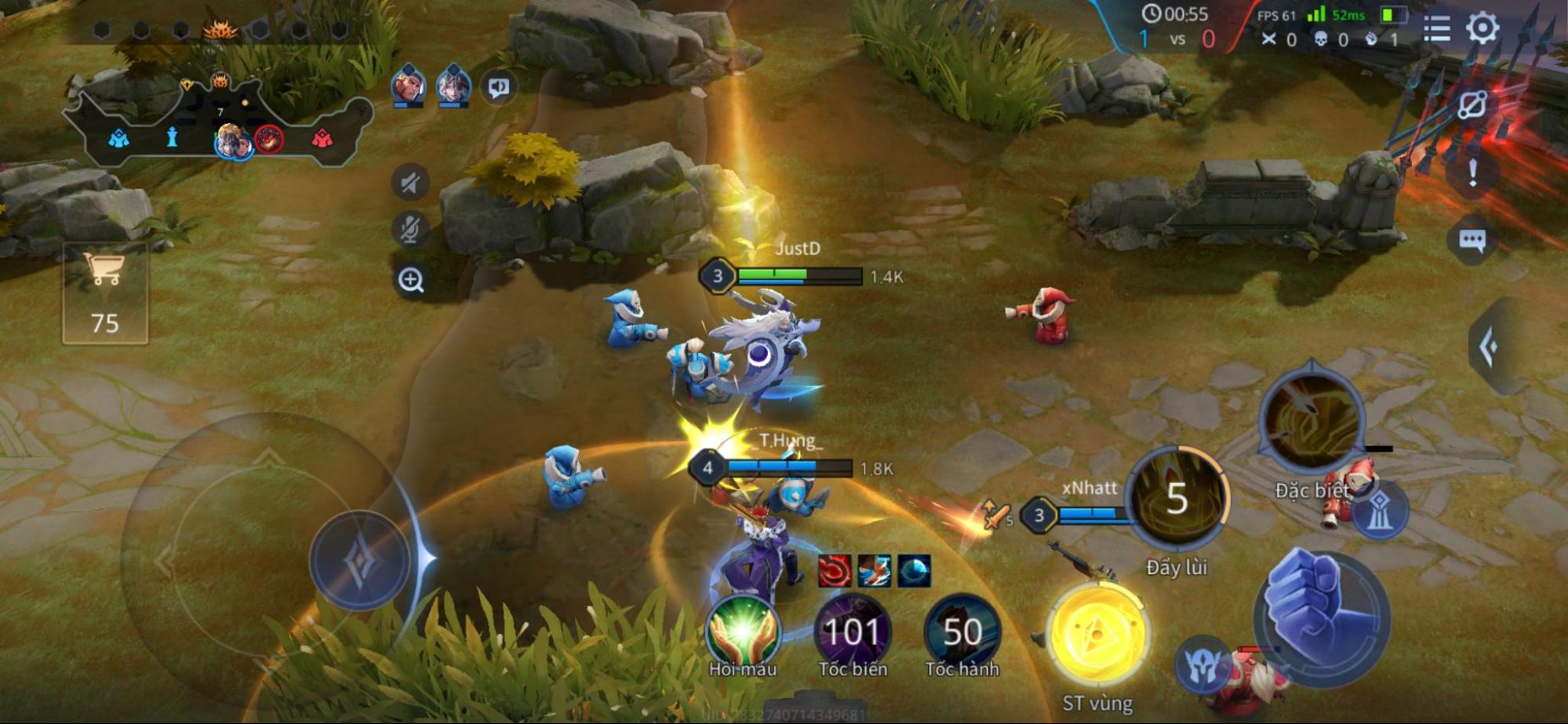Expand the side panel arrow
The width and height of the screenshot is (1568, 724).
point(1489,347)
